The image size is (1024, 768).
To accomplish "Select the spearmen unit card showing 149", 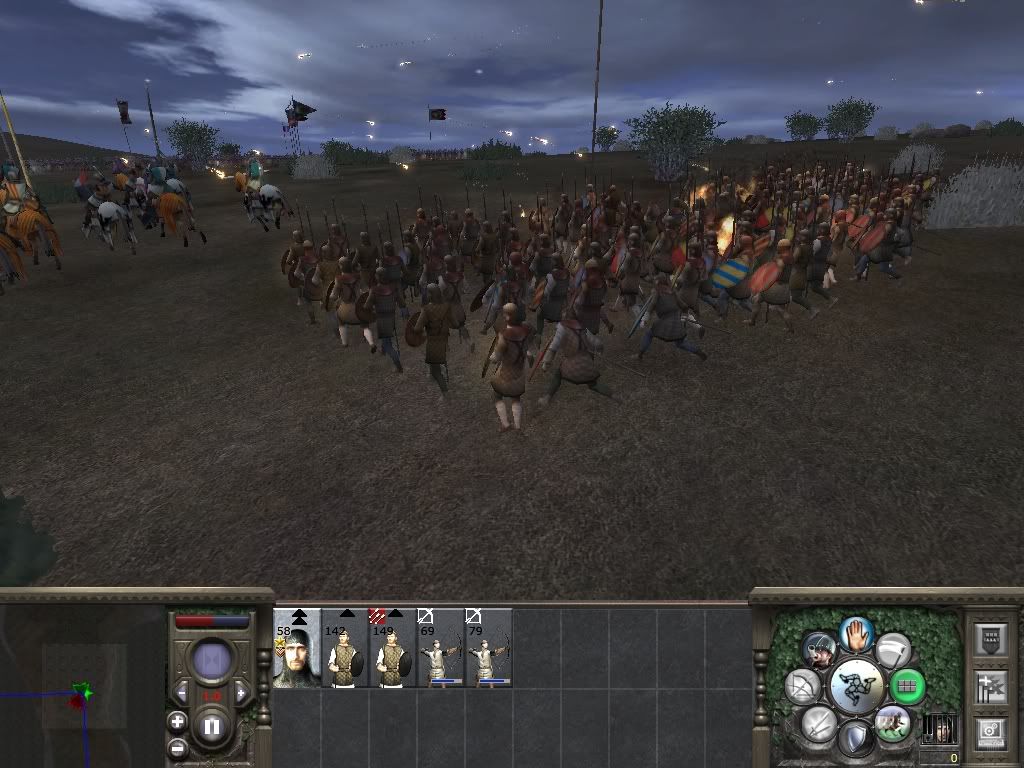I will pos(393,648).
